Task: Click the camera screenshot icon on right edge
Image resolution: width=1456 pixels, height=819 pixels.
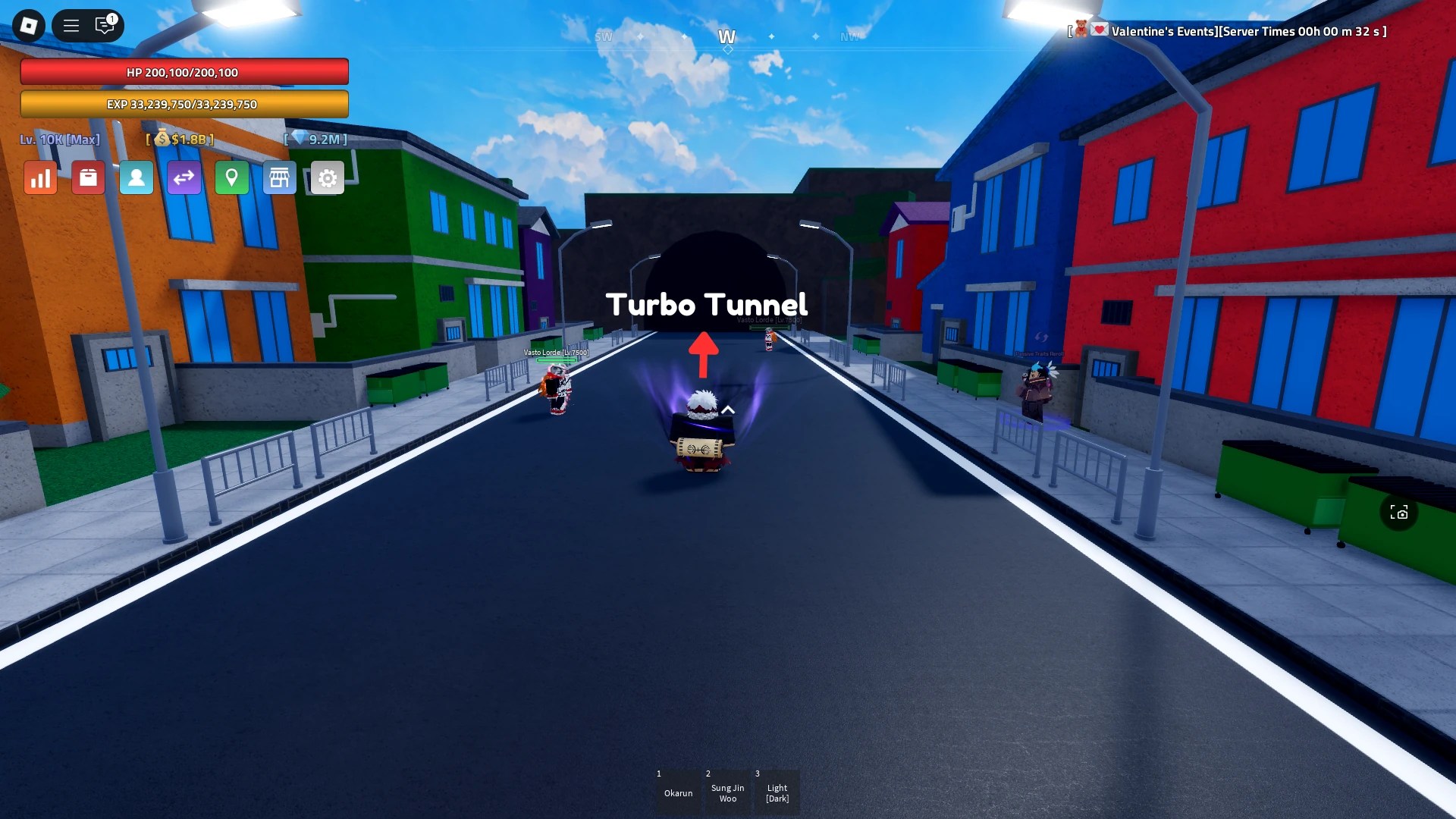Action: click(x=1400, y=513)
